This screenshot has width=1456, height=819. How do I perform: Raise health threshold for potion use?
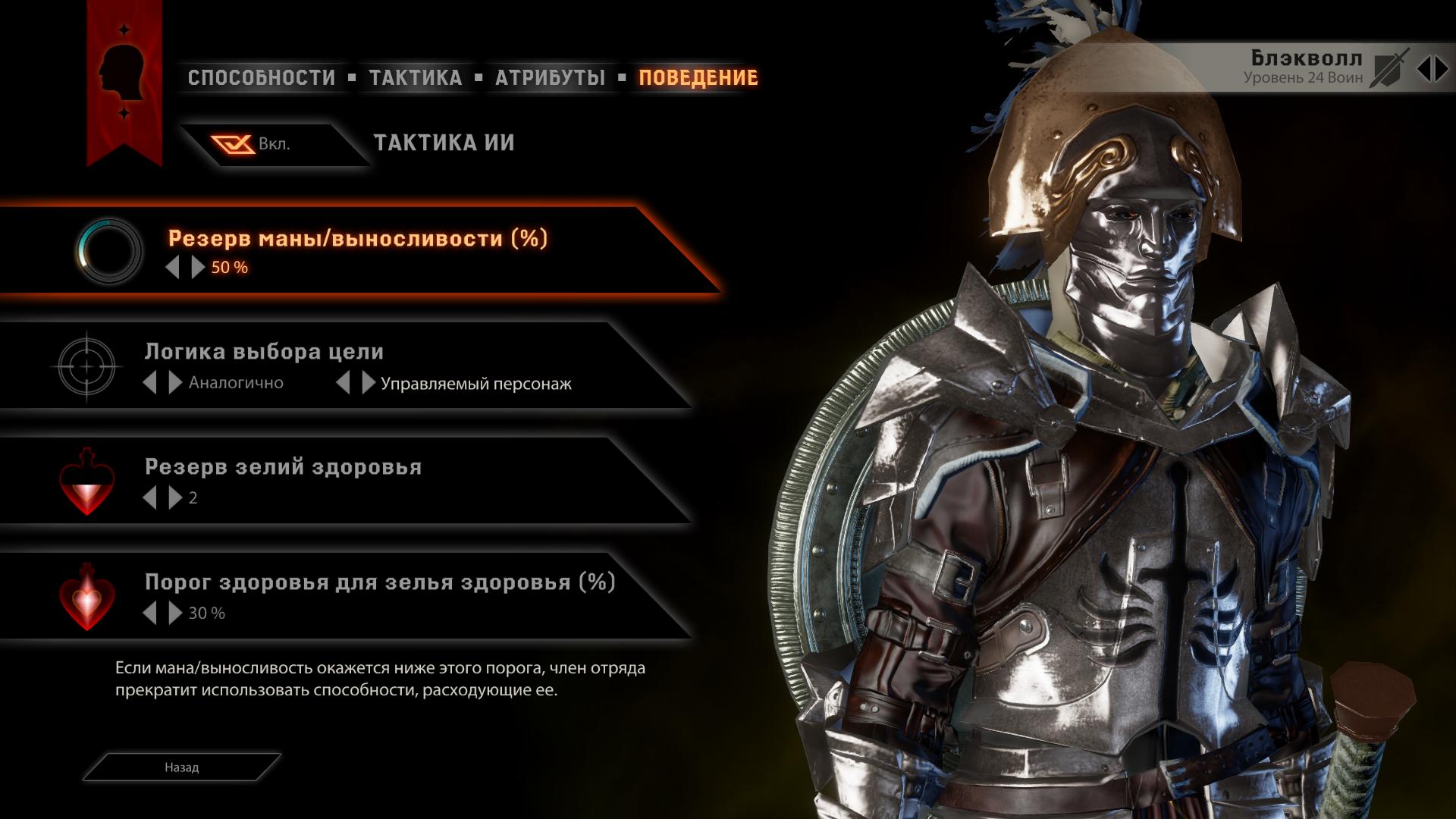point(175,613)
